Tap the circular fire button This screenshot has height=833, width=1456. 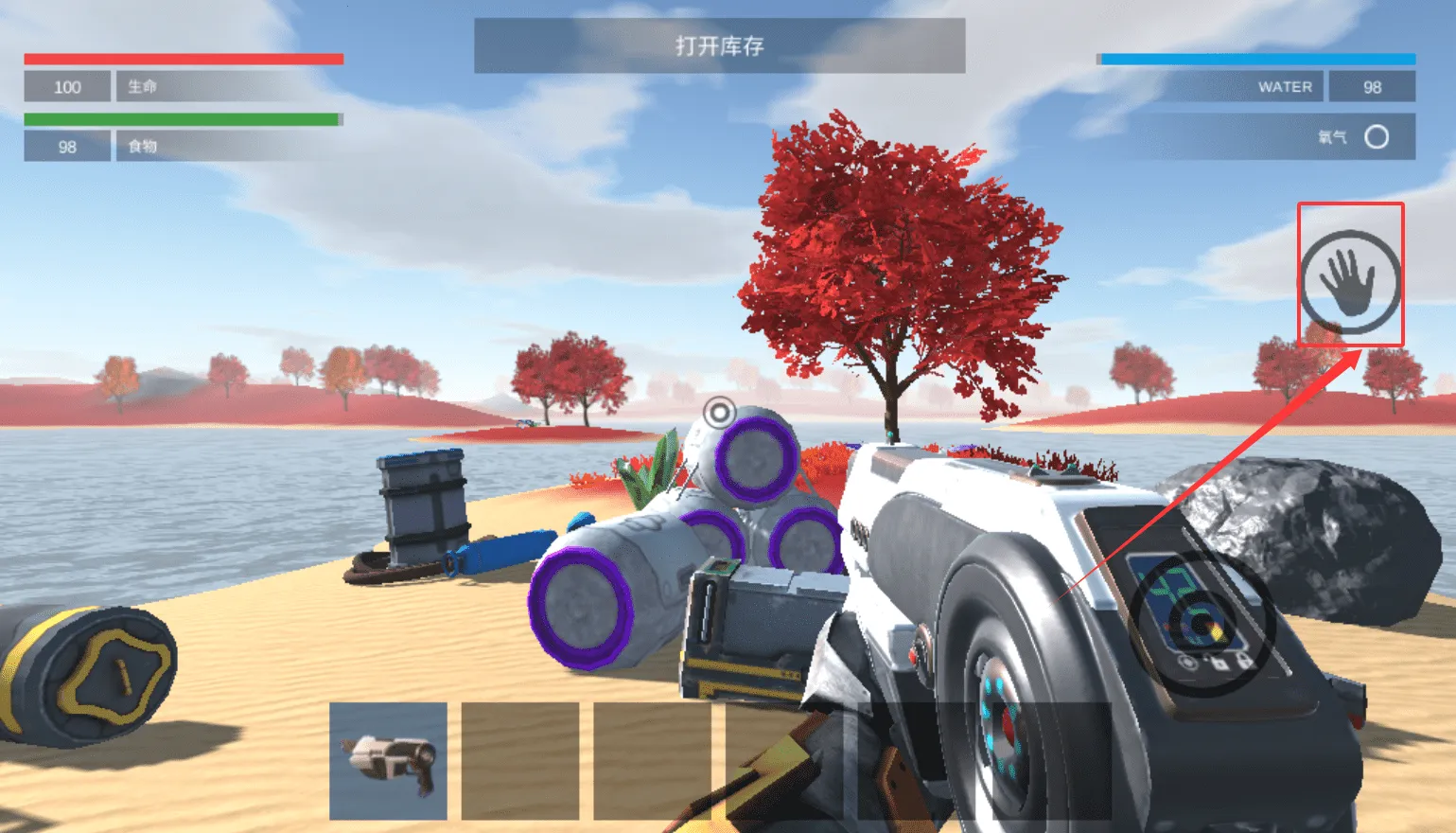coord(1202,624)
